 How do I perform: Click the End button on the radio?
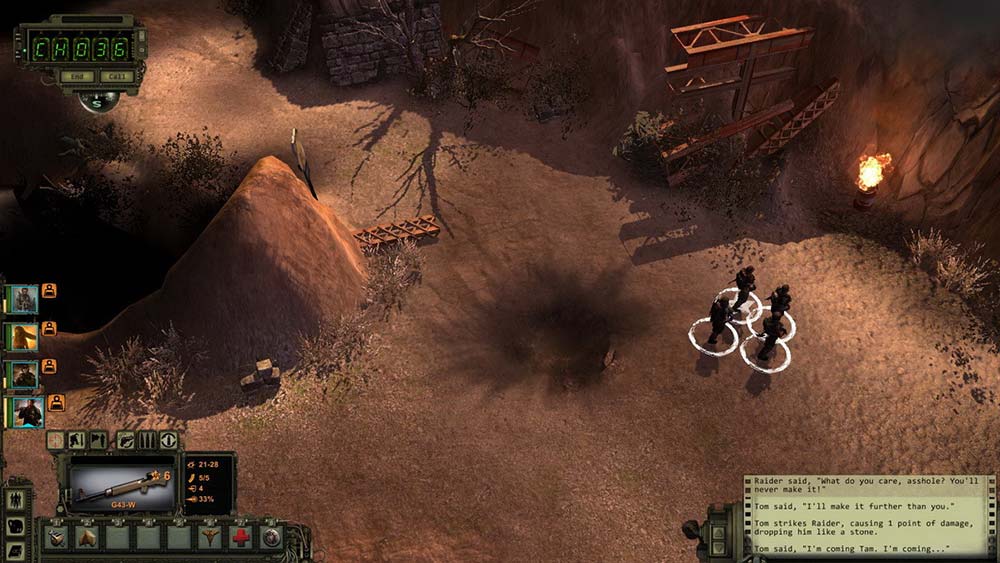click(x=73, y=76)
